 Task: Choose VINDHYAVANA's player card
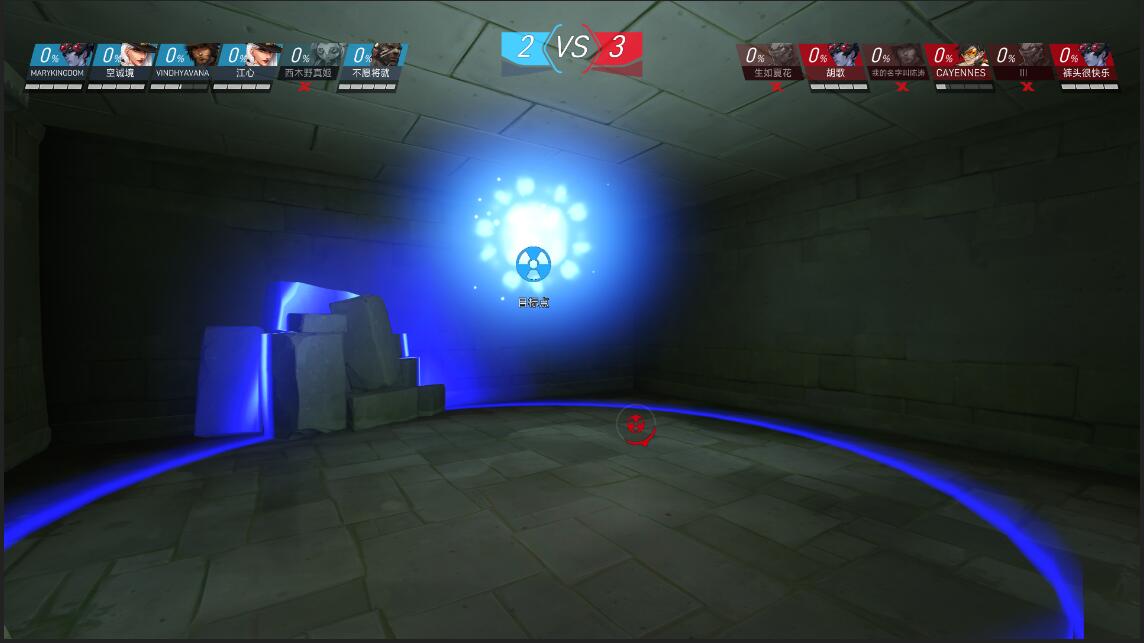point(182,62)
